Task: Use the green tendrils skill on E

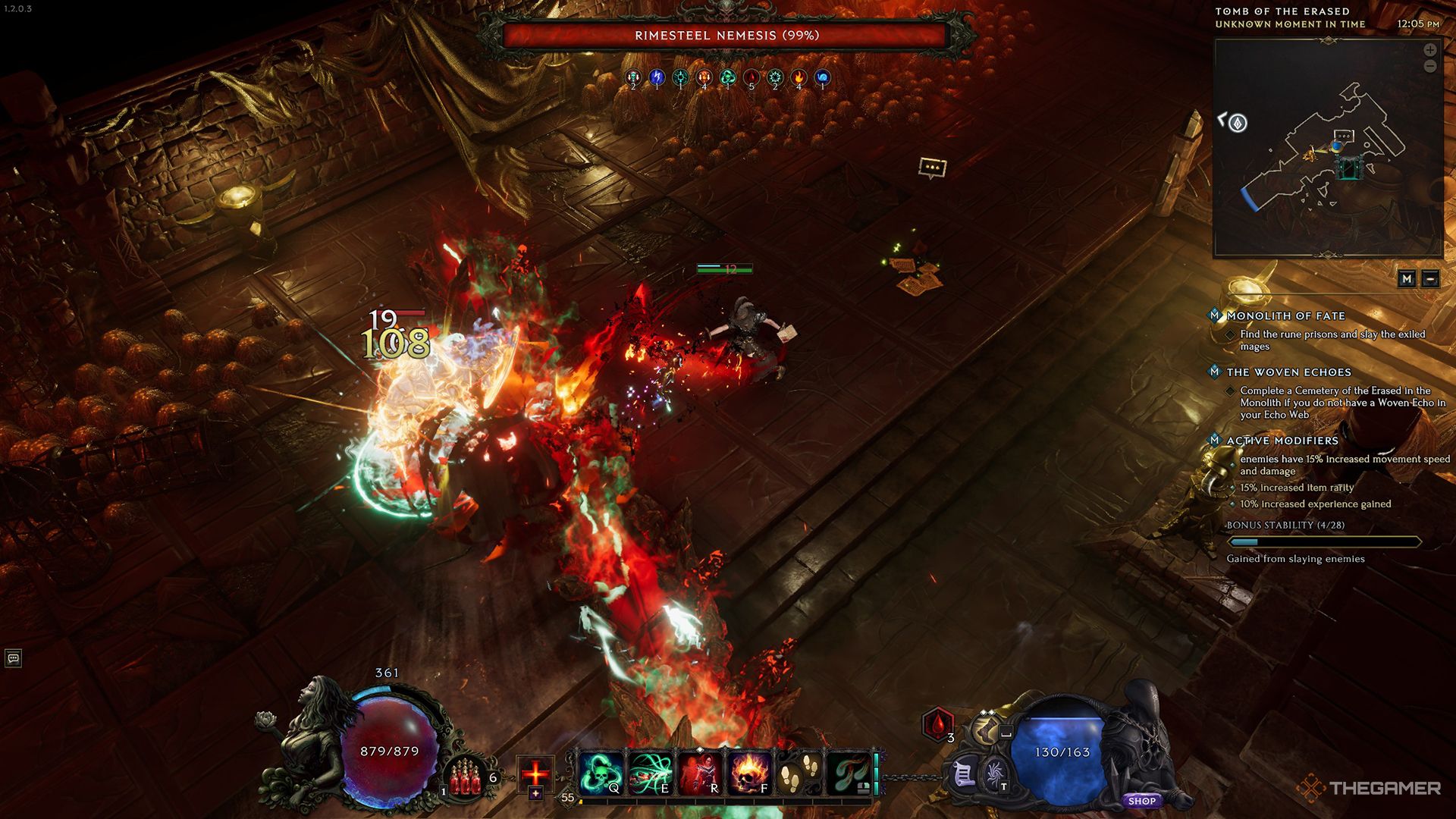Action: [651, 773]
